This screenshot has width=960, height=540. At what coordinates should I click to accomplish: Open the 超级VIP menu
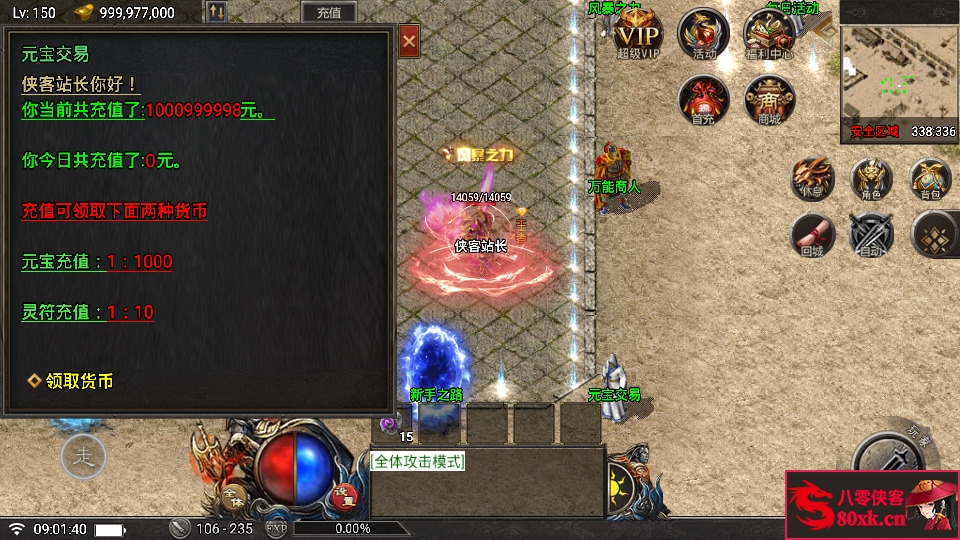638,33
